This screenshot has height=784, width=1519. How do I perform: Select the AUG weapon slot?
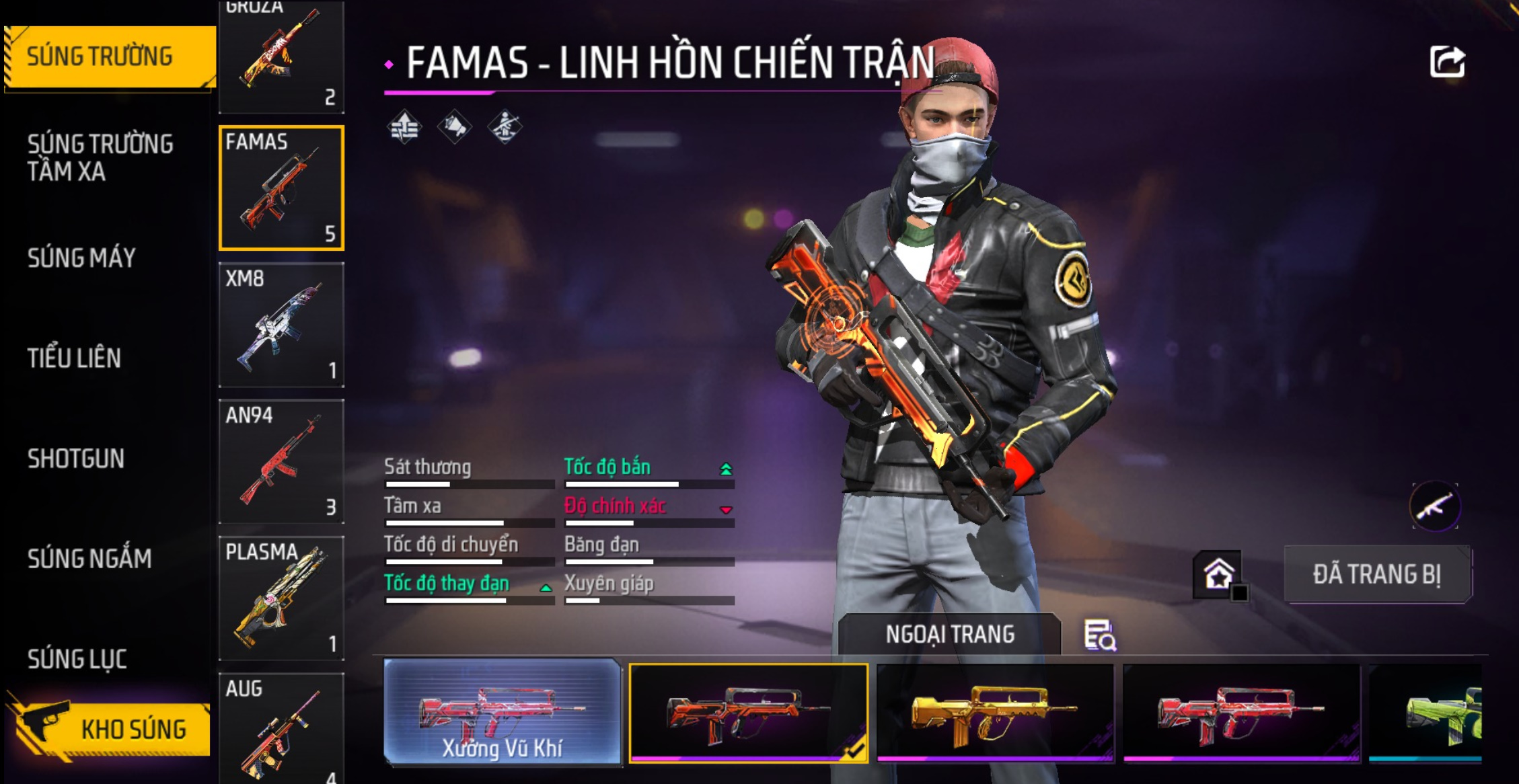281,728
